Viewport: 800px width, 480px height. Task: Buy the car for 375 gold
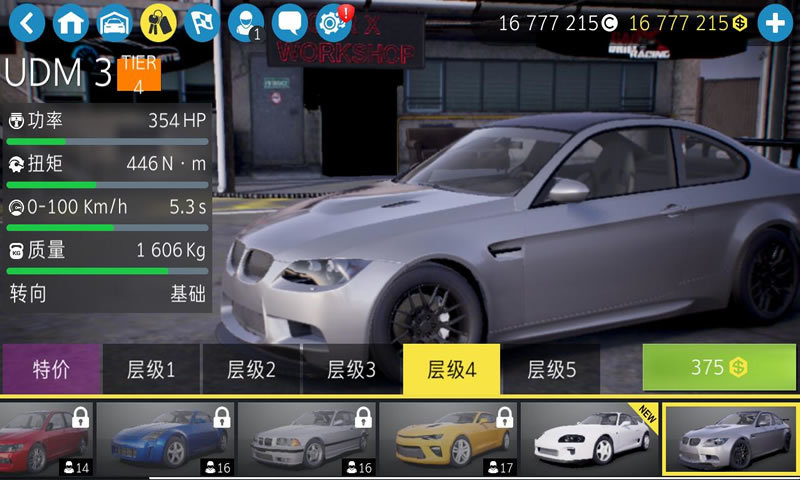pos(719,367)
